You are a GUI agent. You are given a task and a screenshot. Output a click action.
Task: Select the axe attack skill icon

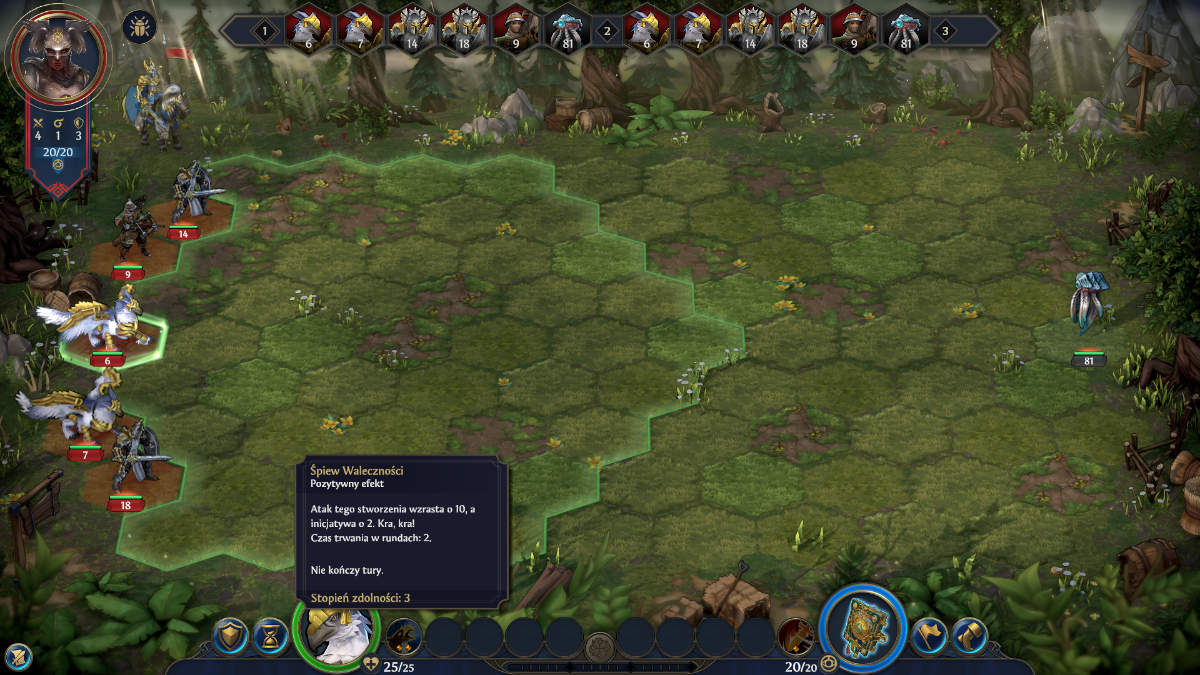point(796,635)
